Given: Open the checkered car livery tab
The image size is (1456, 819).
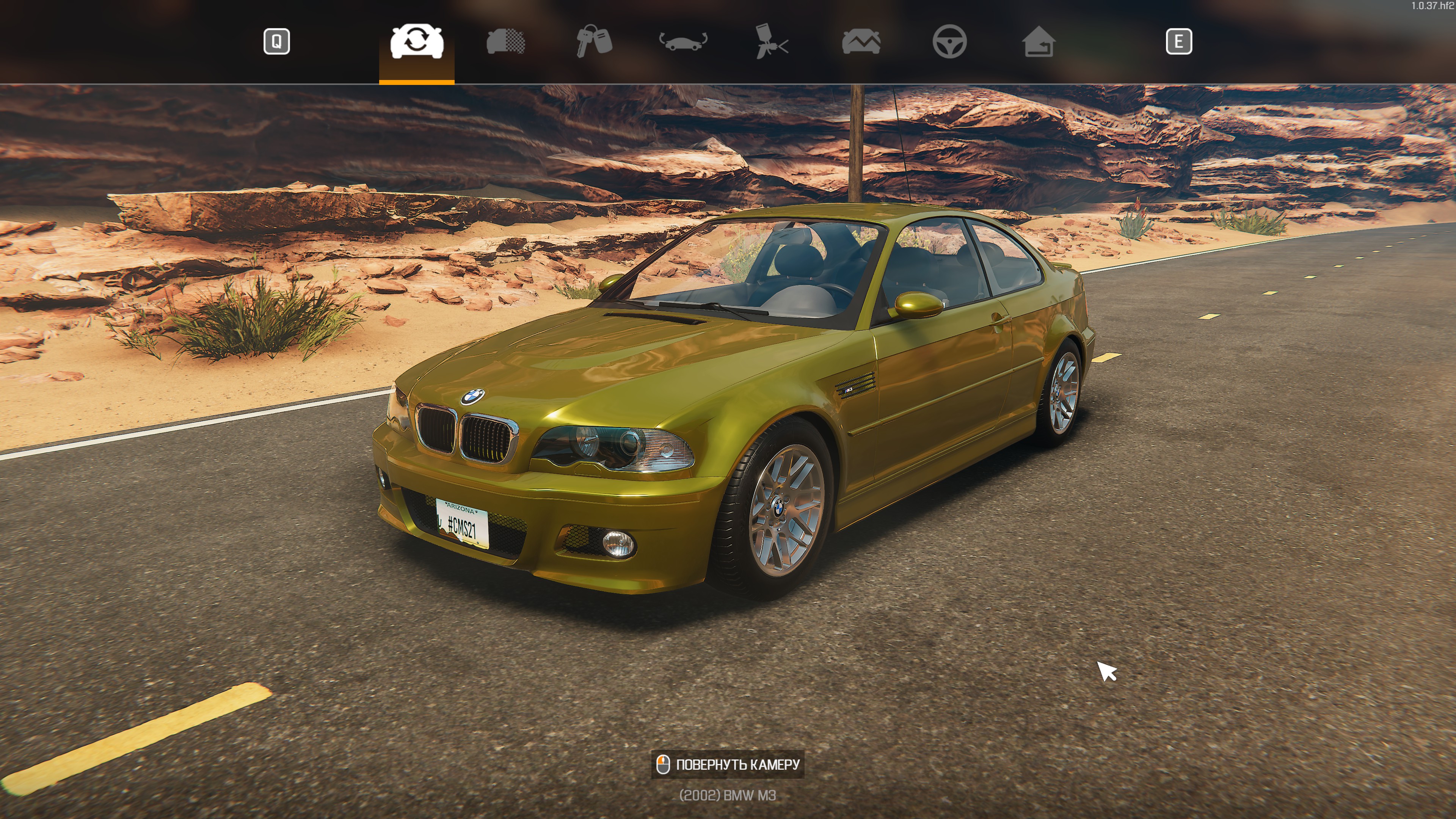Looking at the screenshot, I should pos(505,42).
